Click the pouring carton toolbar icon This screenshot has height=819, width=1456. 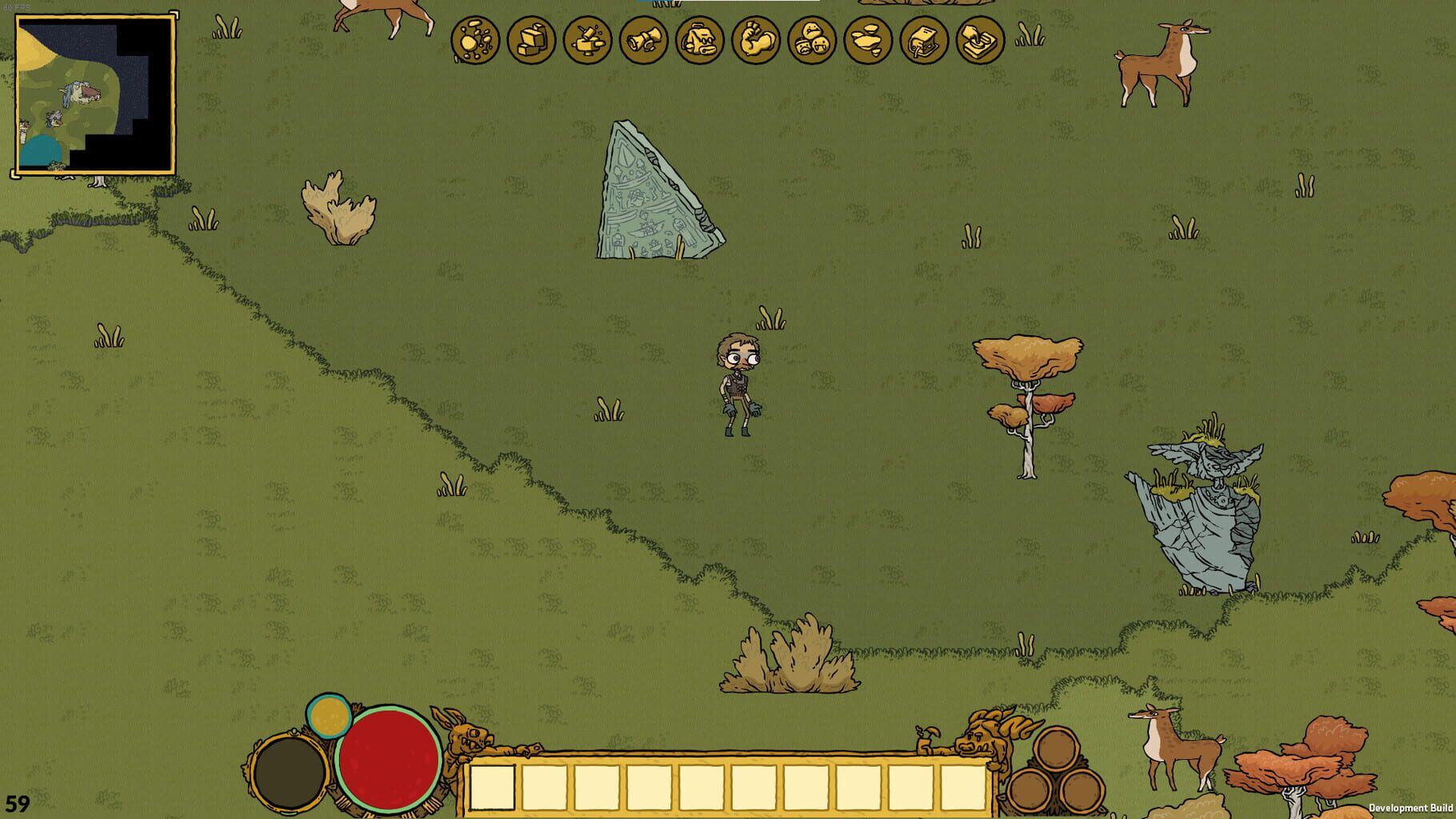[922, 38]
